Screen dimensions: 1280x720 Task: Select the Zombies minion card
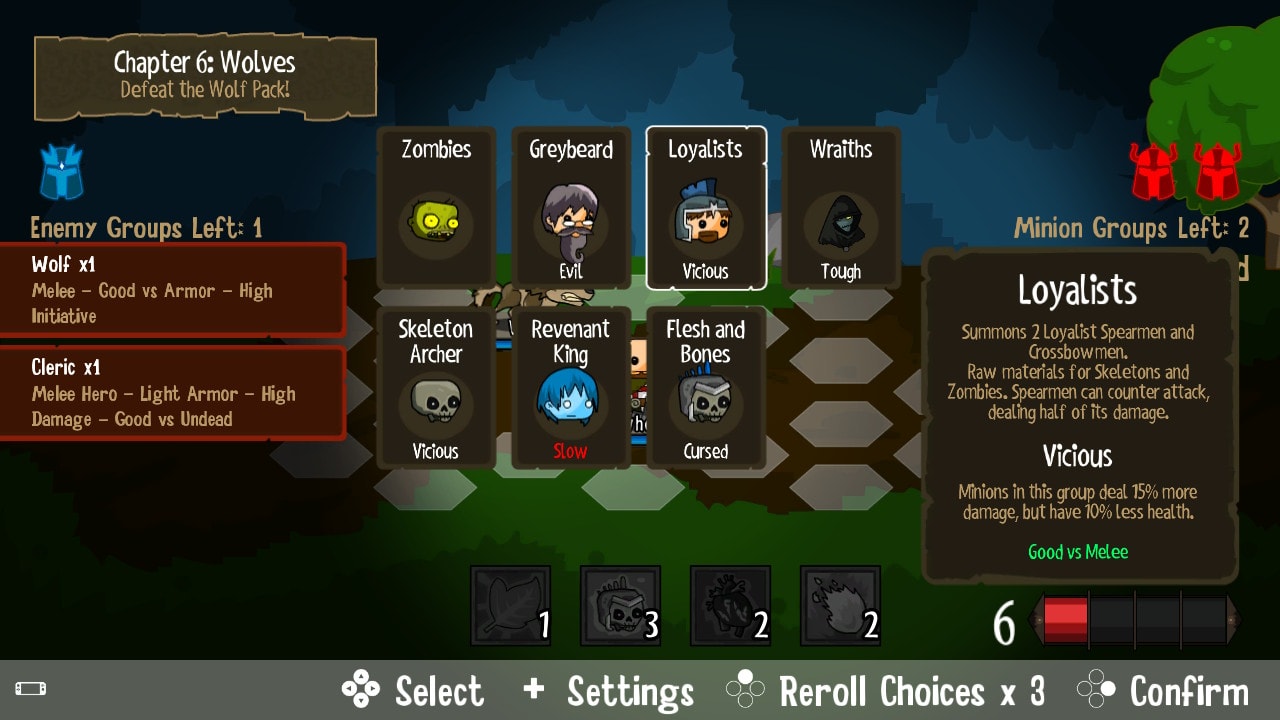pyautogui.click(x=436, y=207)
